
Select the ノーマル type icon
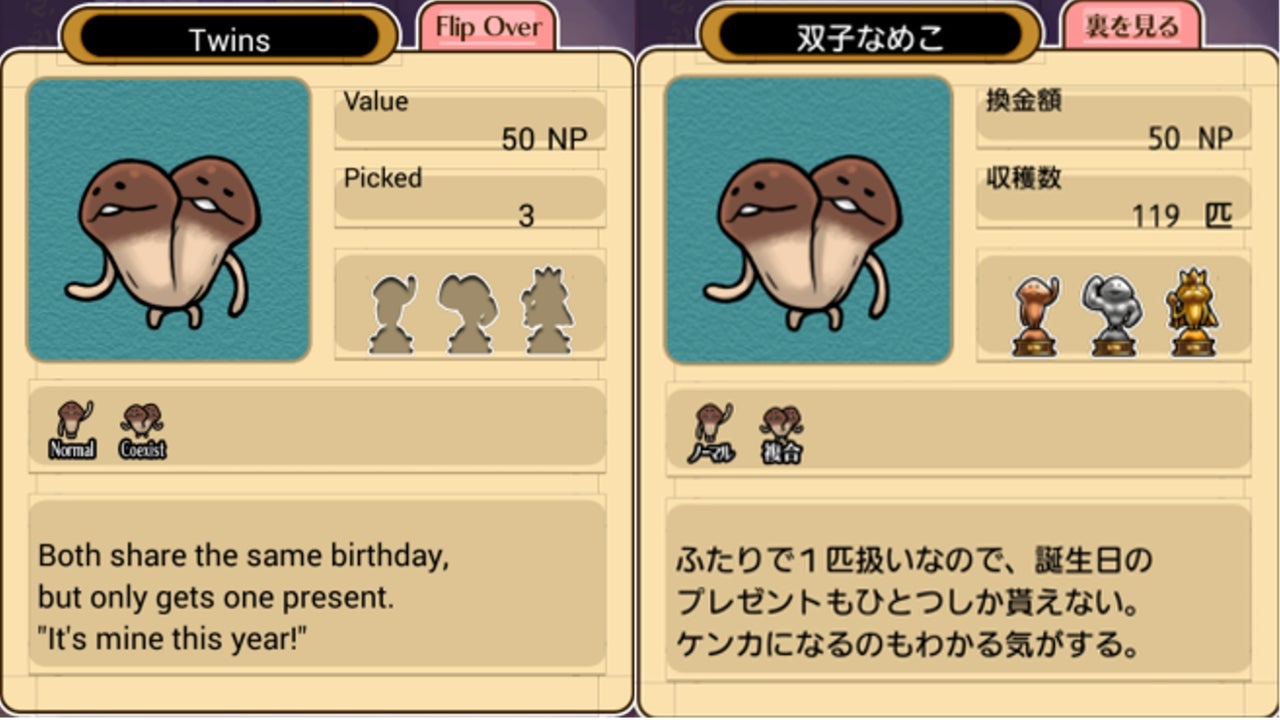pyautogui.click(x=711, y=432)
